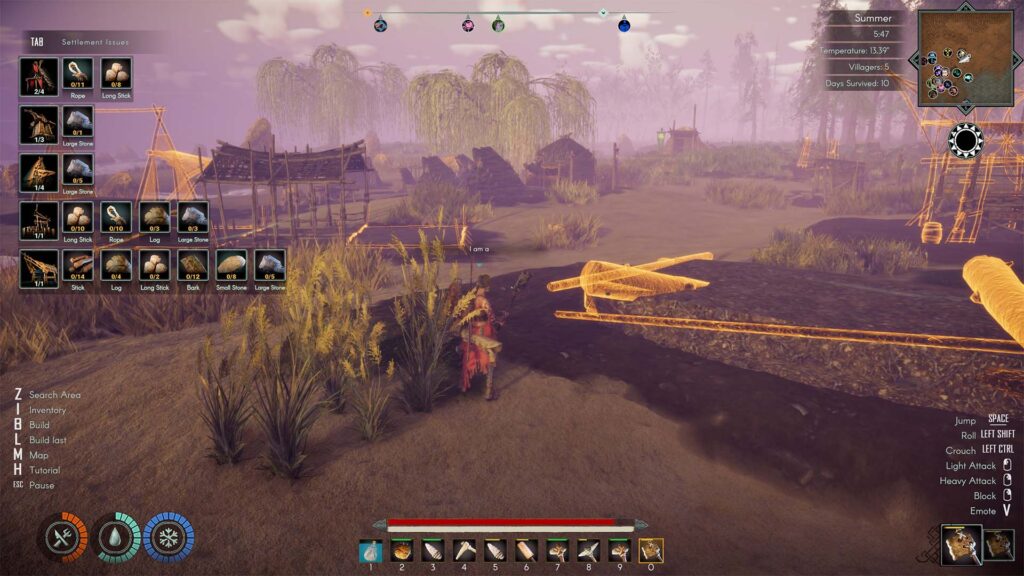Choose the food item in hotbar slot 2
1024x576 pixels.
point(402,550)
